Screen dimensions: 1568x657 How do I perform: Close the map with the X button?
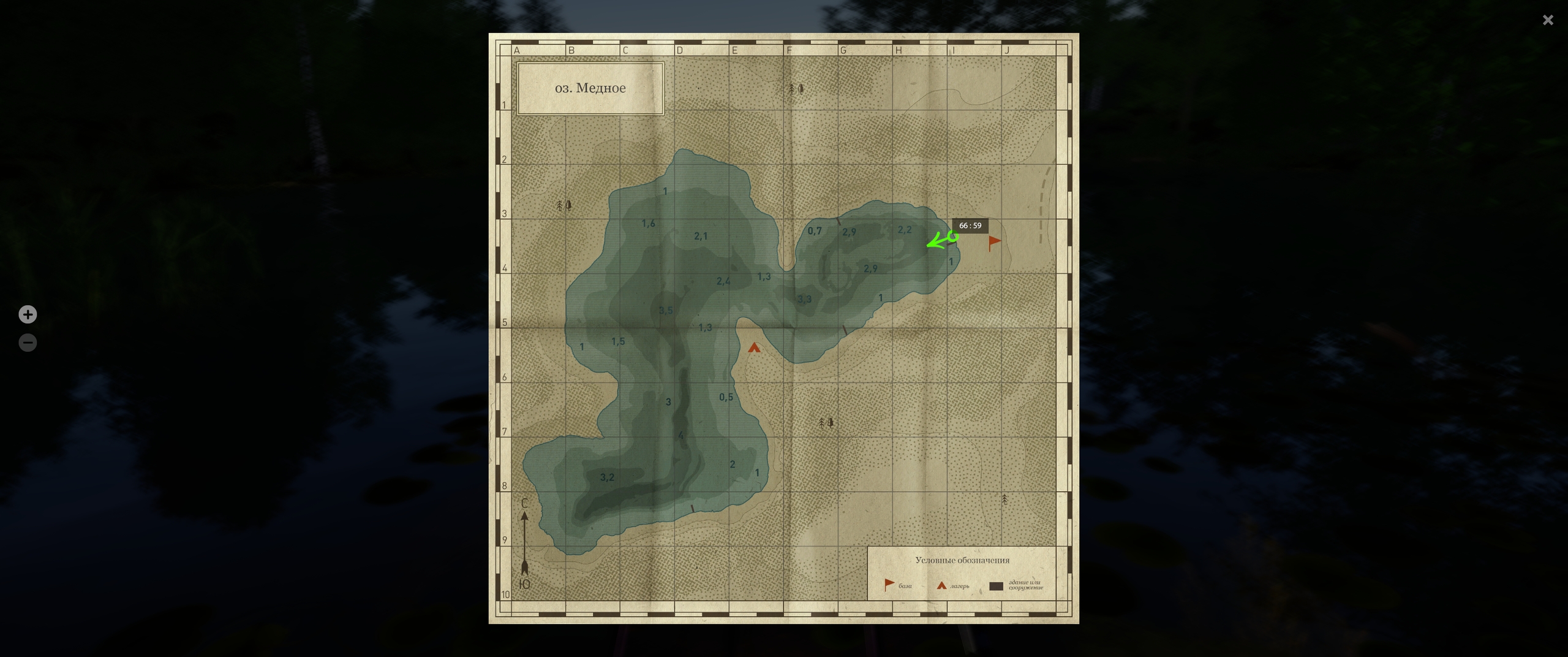coord(1548,20)
